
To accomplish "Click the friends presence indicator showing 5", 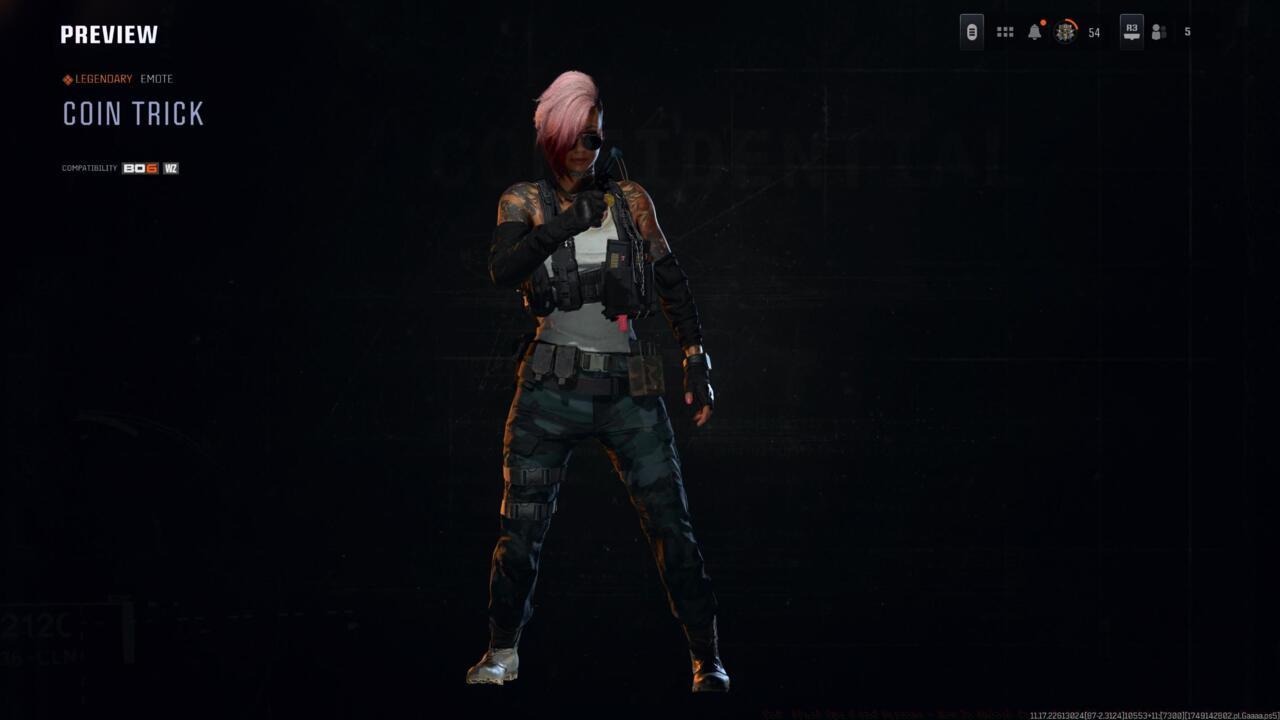I will point(1187,32).
